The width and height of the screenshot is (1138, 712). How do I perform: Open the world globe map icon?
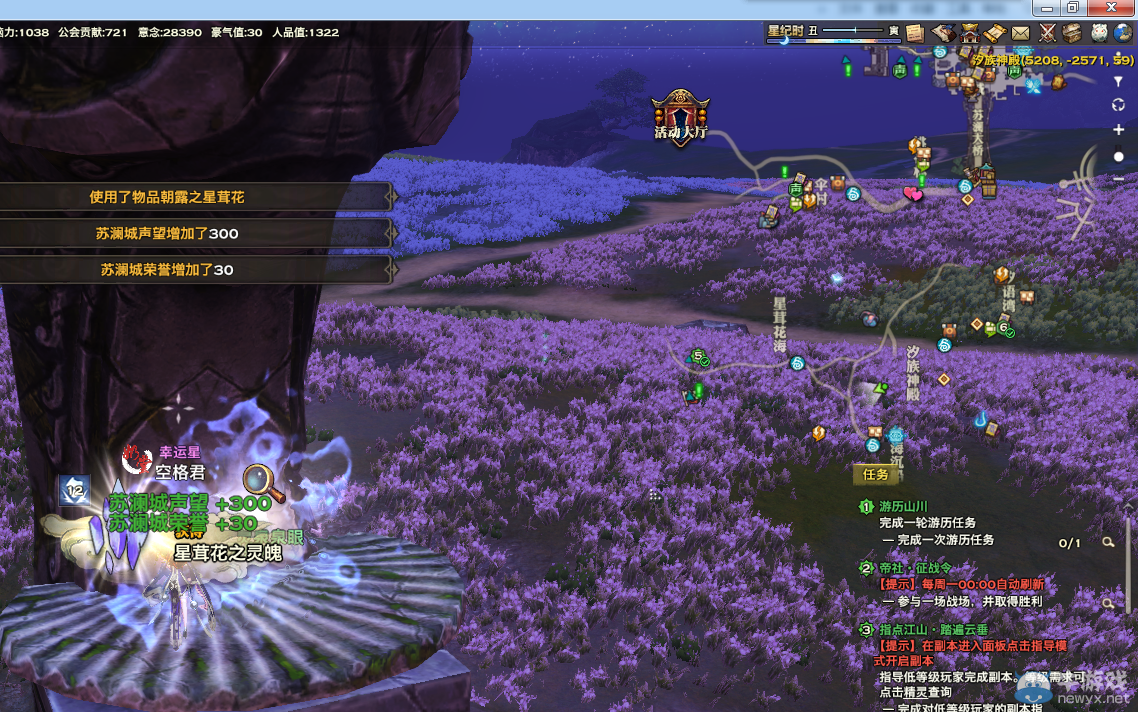1124,33
